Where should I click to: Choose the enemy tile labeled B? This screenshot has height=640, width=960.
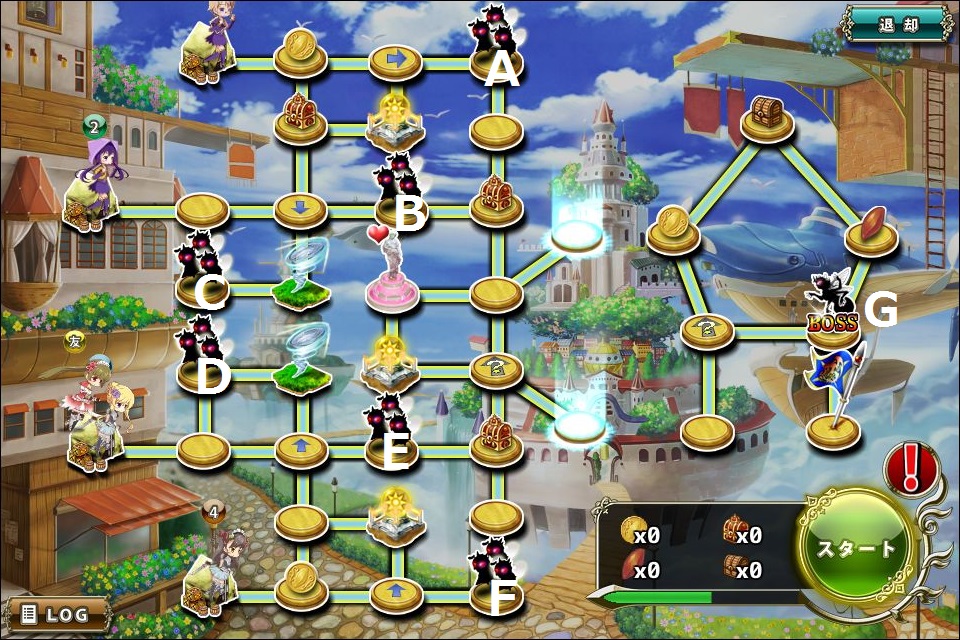(x=399, y=188)
